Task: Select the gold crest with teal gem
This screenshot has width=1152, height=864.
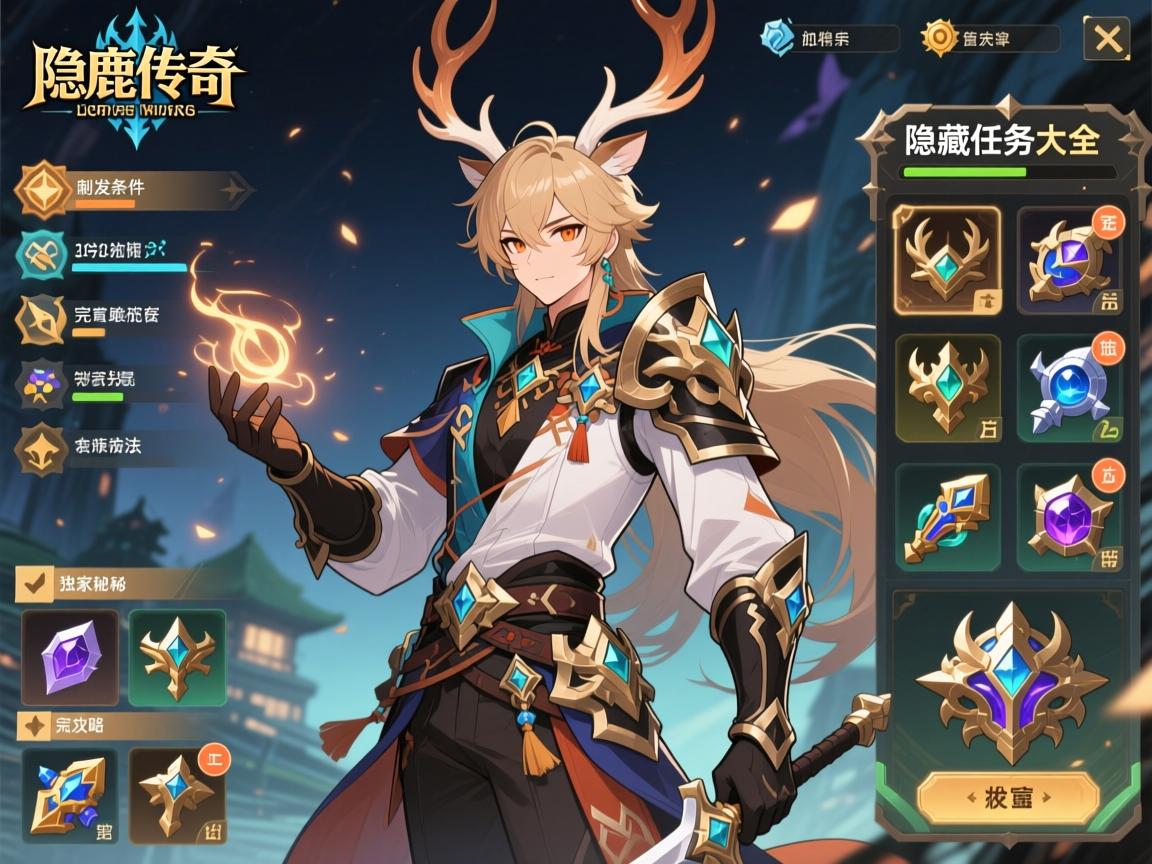Action: pyautogui.click(x=946, y=388)
